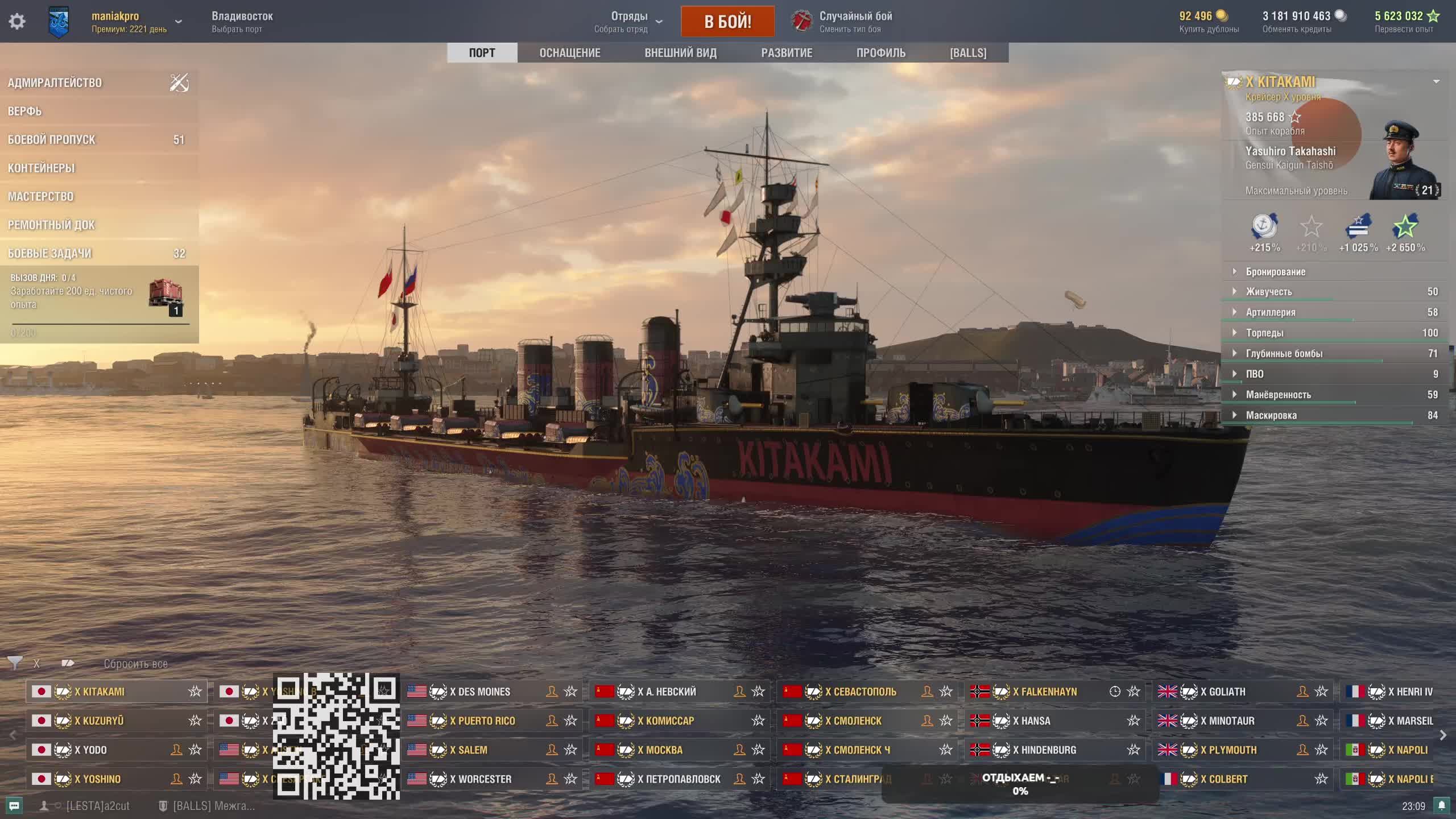Screen dimensions: 1456x819
Task: Open the АДМИРАЛТЕЙСТВО menu entry
Action: pyautogui.click(x=55, y=83)
